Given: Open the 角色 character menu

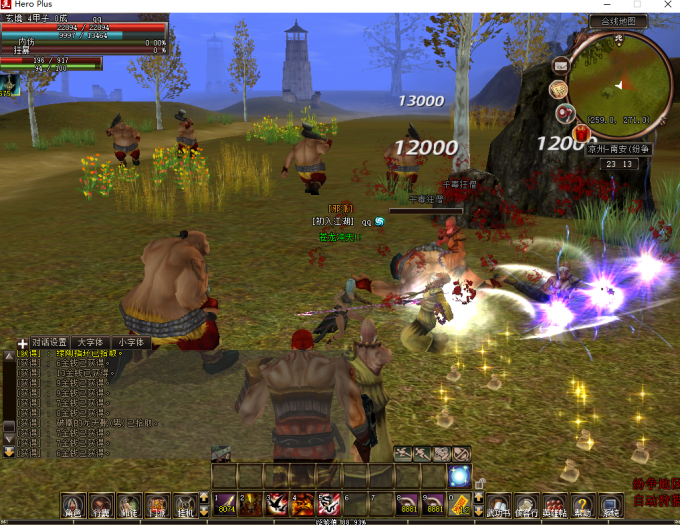Looking at the screenshot, I should (73, 505).
